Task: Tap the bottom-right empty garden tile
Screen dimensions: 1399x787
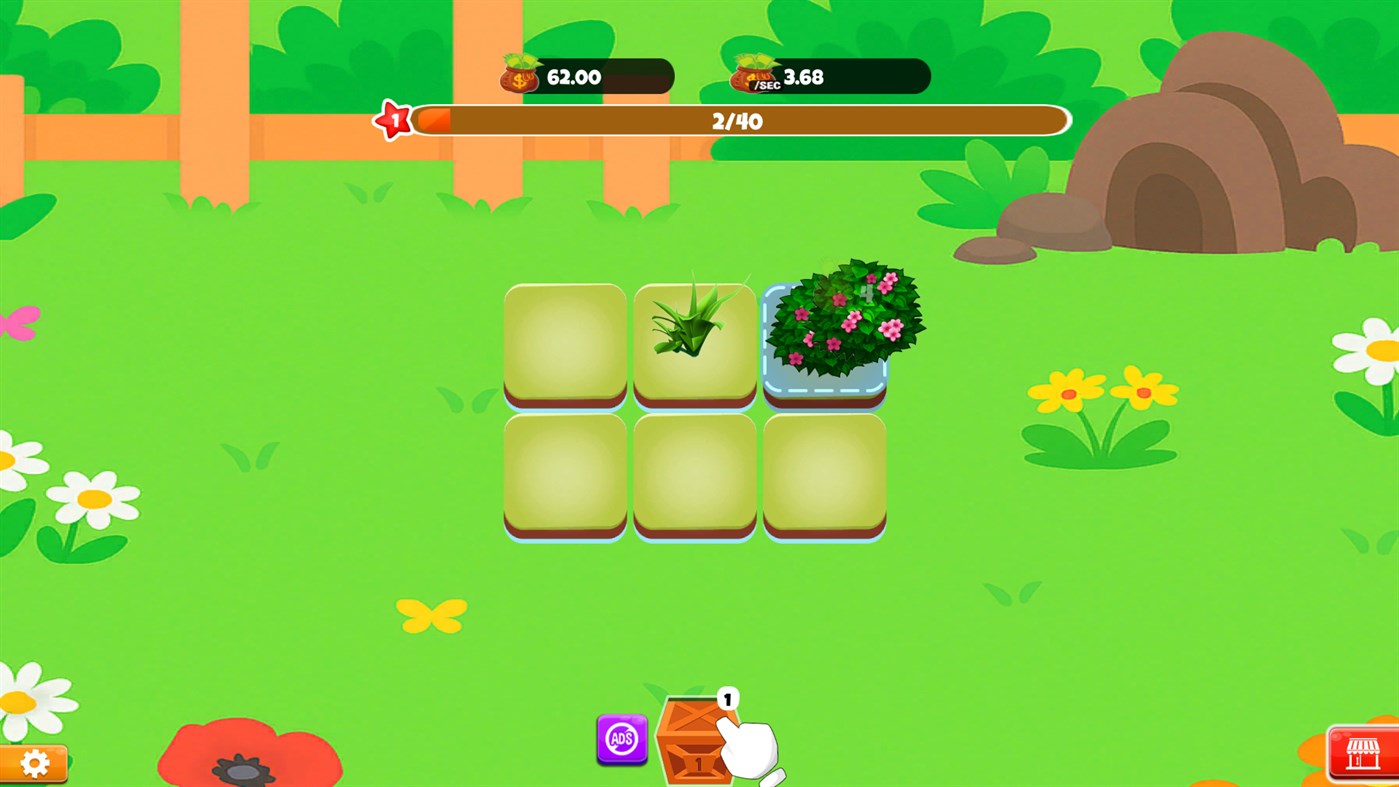Action: [x=823, y=475]
